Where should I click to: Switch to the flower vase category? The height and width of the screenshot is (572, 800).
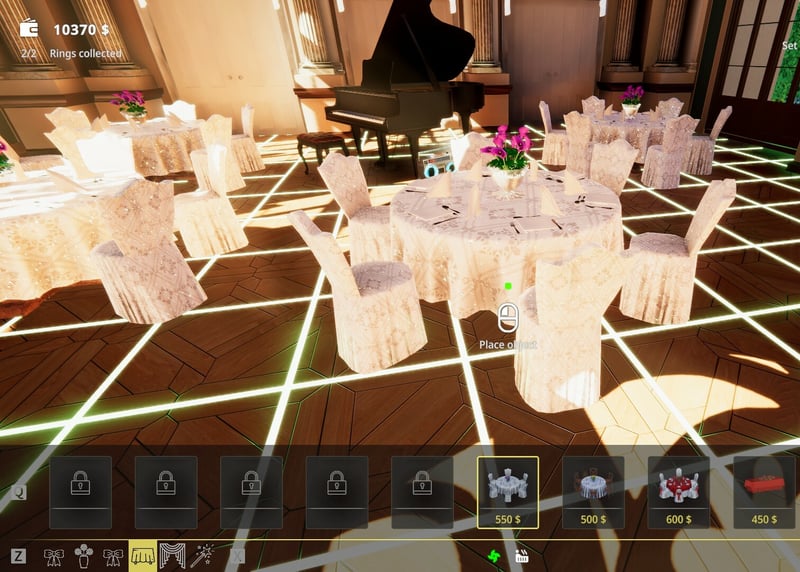[84, 555]
